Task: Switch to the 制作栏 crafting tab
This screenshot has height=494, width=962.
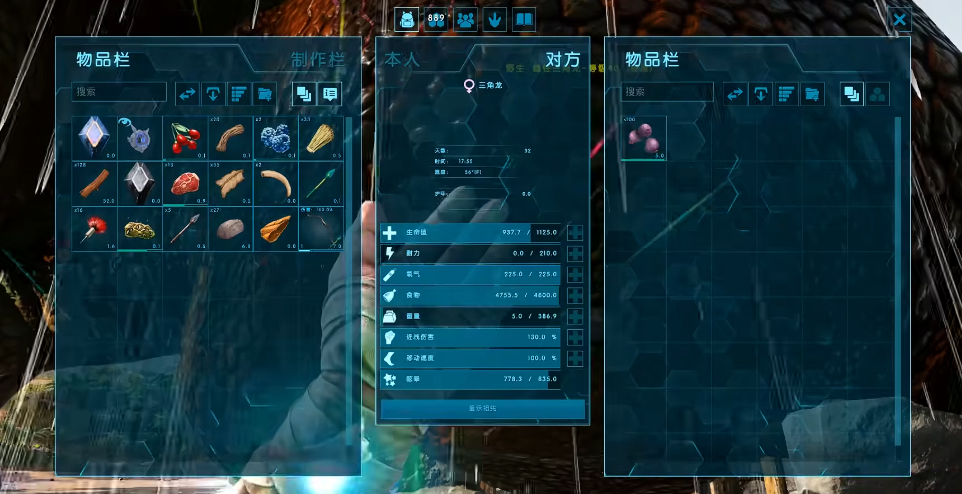Action: 318,60
